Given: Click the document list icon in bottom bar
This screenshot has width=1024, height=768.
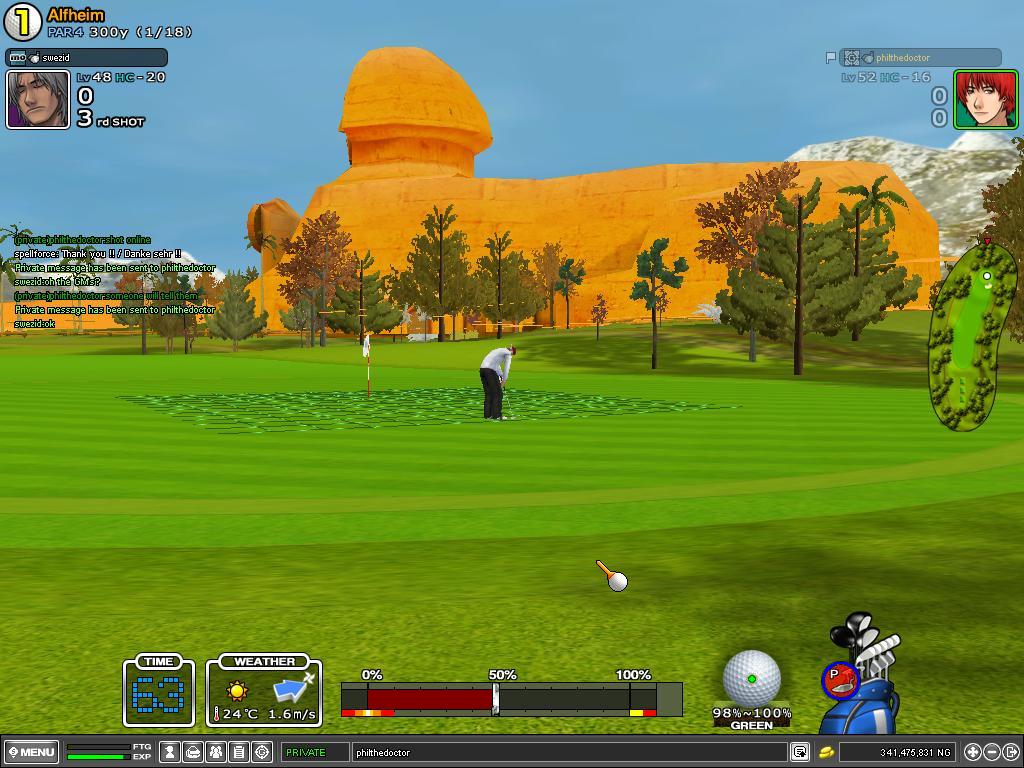Looking at the screenshot, I should [239, 752].
